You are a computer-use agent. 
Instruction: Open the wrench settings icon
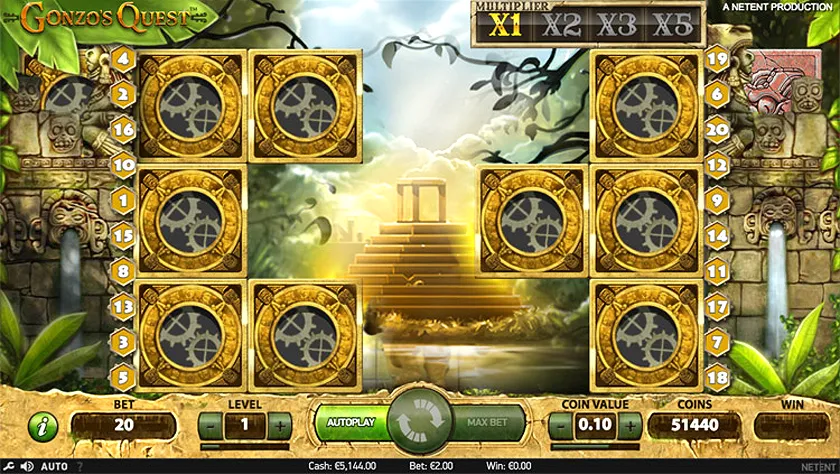point(8,466)
